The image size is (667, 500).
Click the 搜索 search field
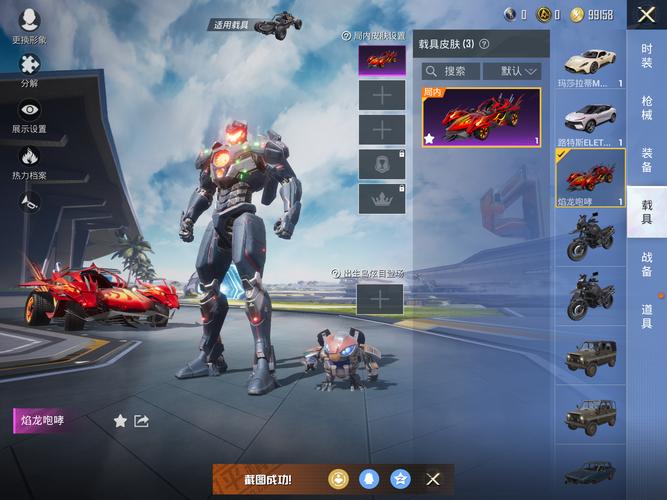452,71
